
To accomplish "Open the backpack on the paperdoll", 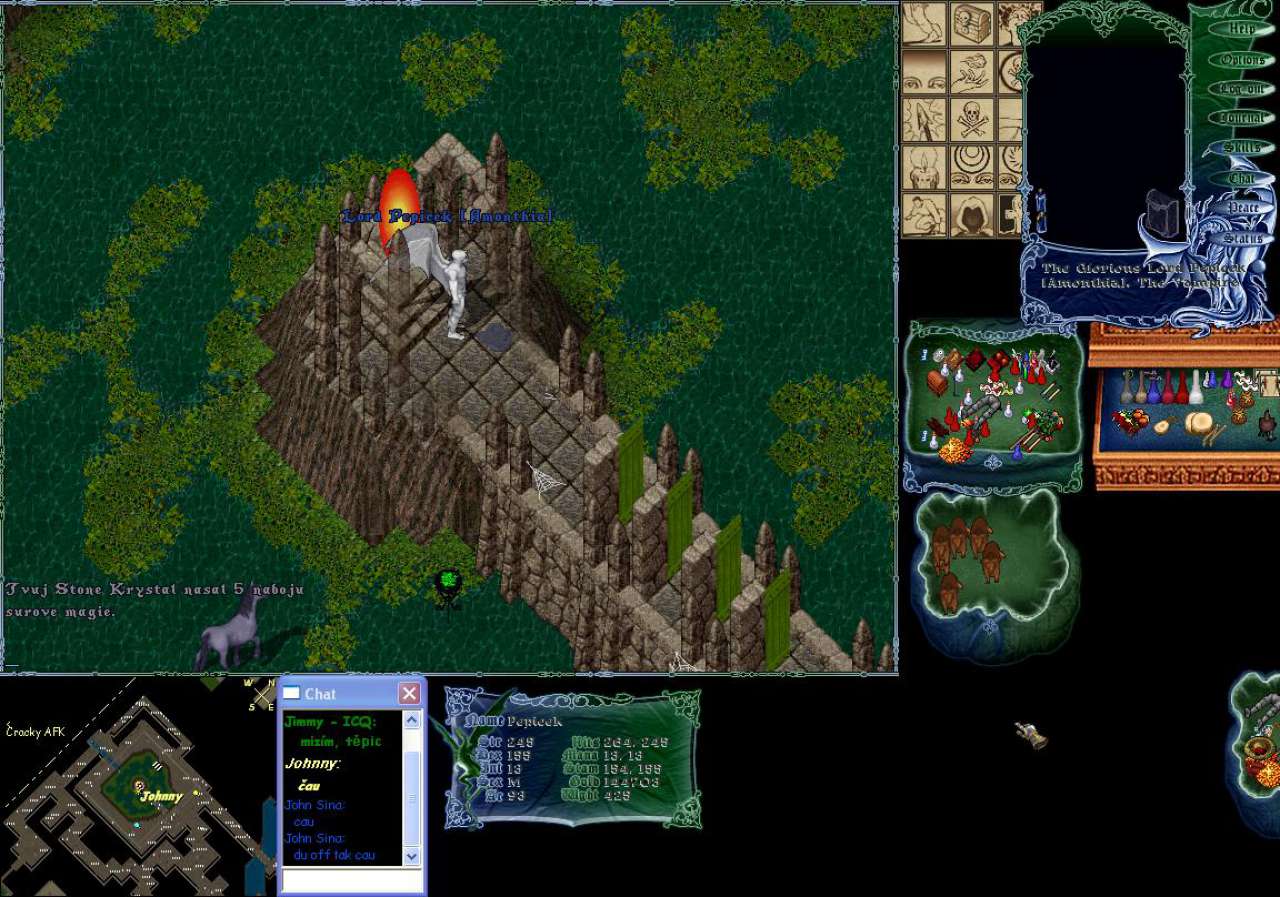I will (x=1162, y=212).
